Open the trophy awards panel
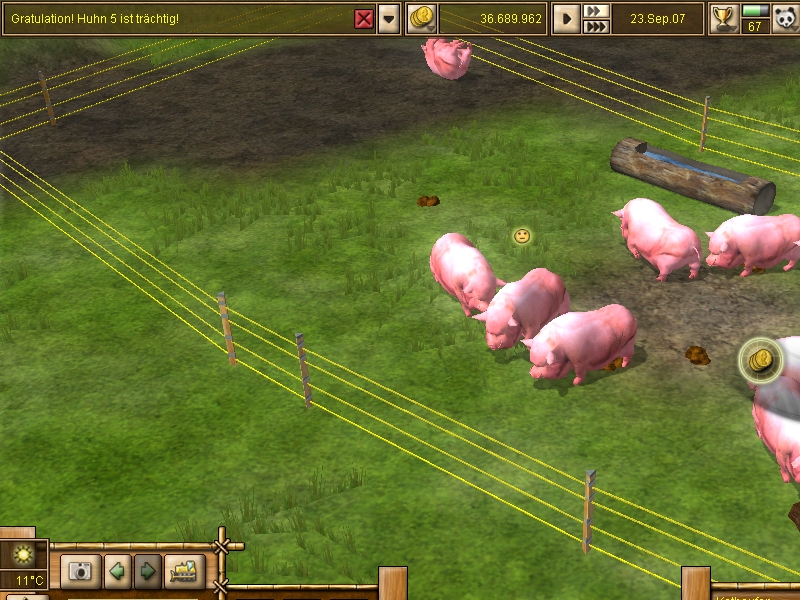The height and width of the screenshot is (600, 800). pyautogui.click(x=722, y=18)
